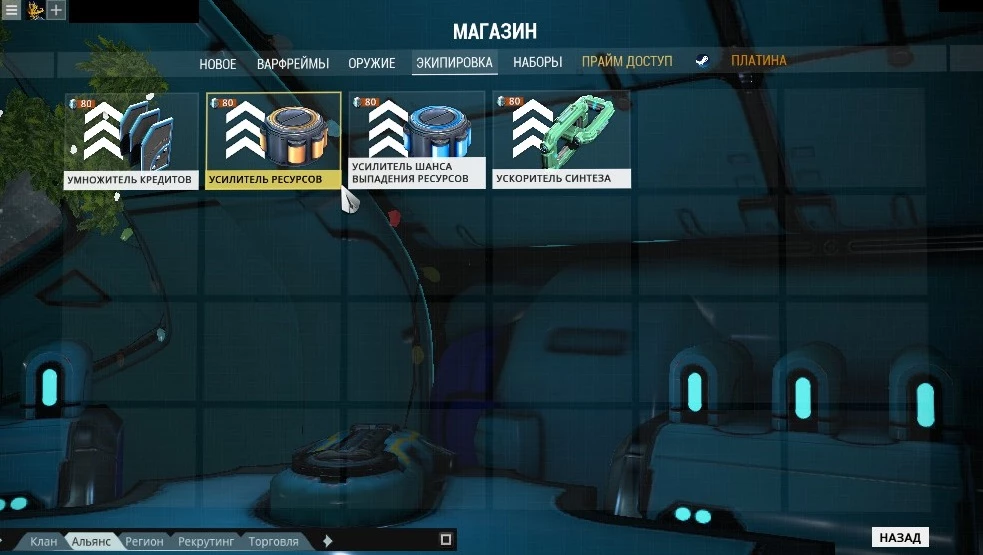Switch to the НОВОЕ shop tab
Image resolution: width=983 pixels, height=555 pixels.
click(218, 63)
